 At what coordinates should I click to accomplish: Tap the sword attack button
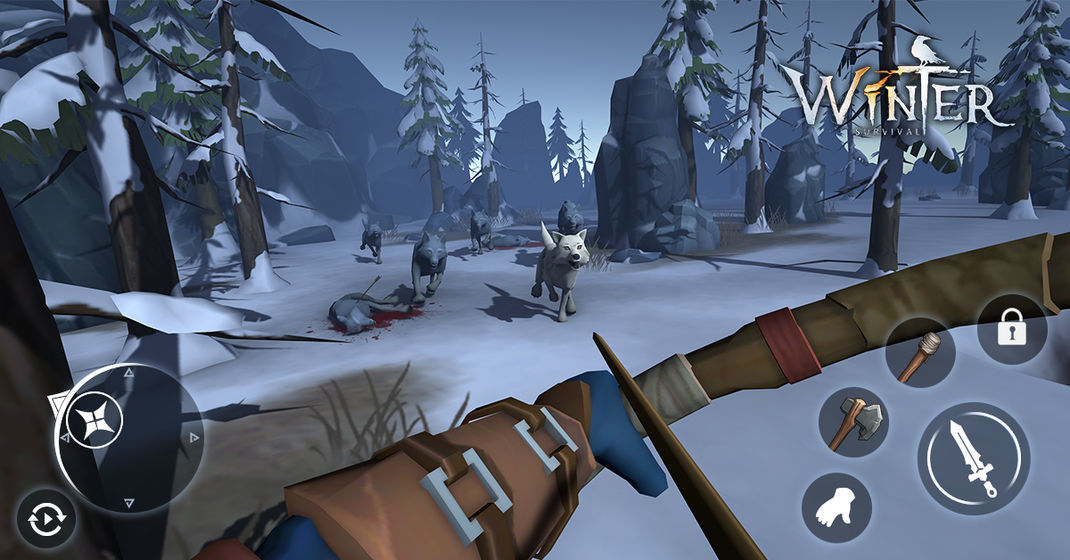(x=973, y=458)
